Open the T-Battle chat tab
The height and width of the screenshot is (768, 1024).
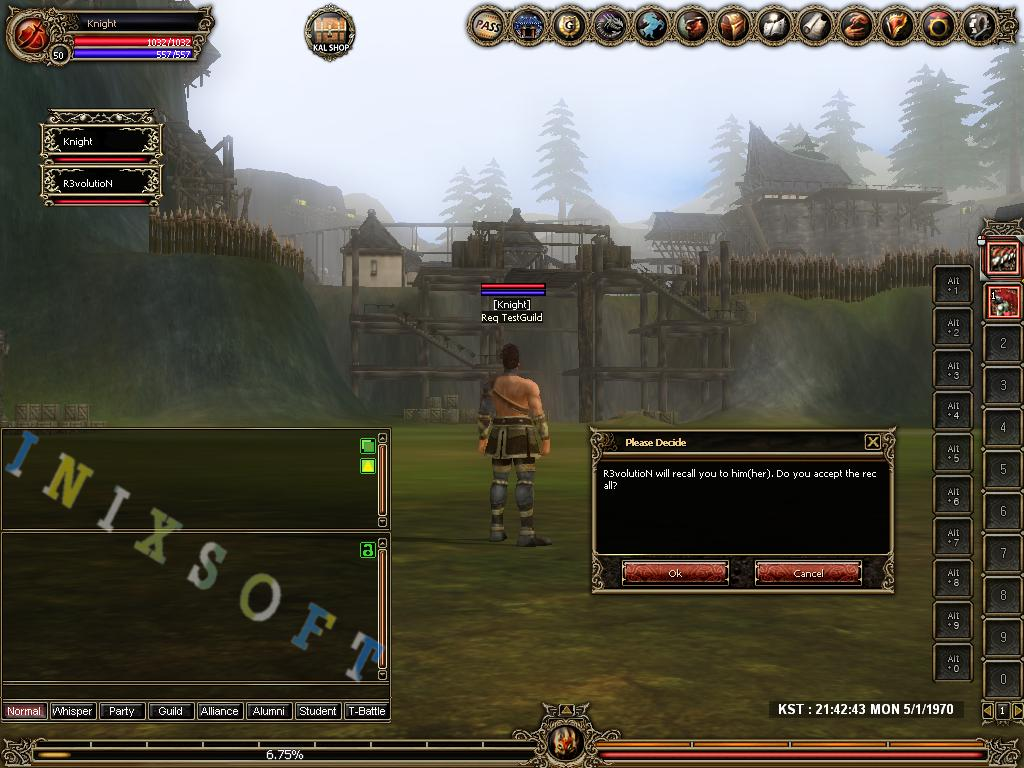[x=366, y=711]
